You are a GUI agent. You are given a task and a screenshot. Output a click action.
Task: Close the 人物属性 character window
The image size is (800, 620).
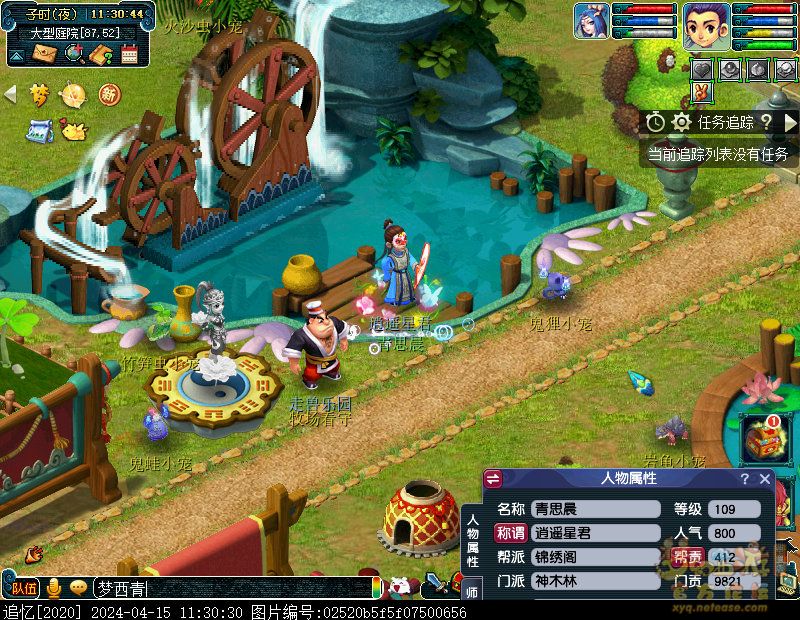coord(765,479)
